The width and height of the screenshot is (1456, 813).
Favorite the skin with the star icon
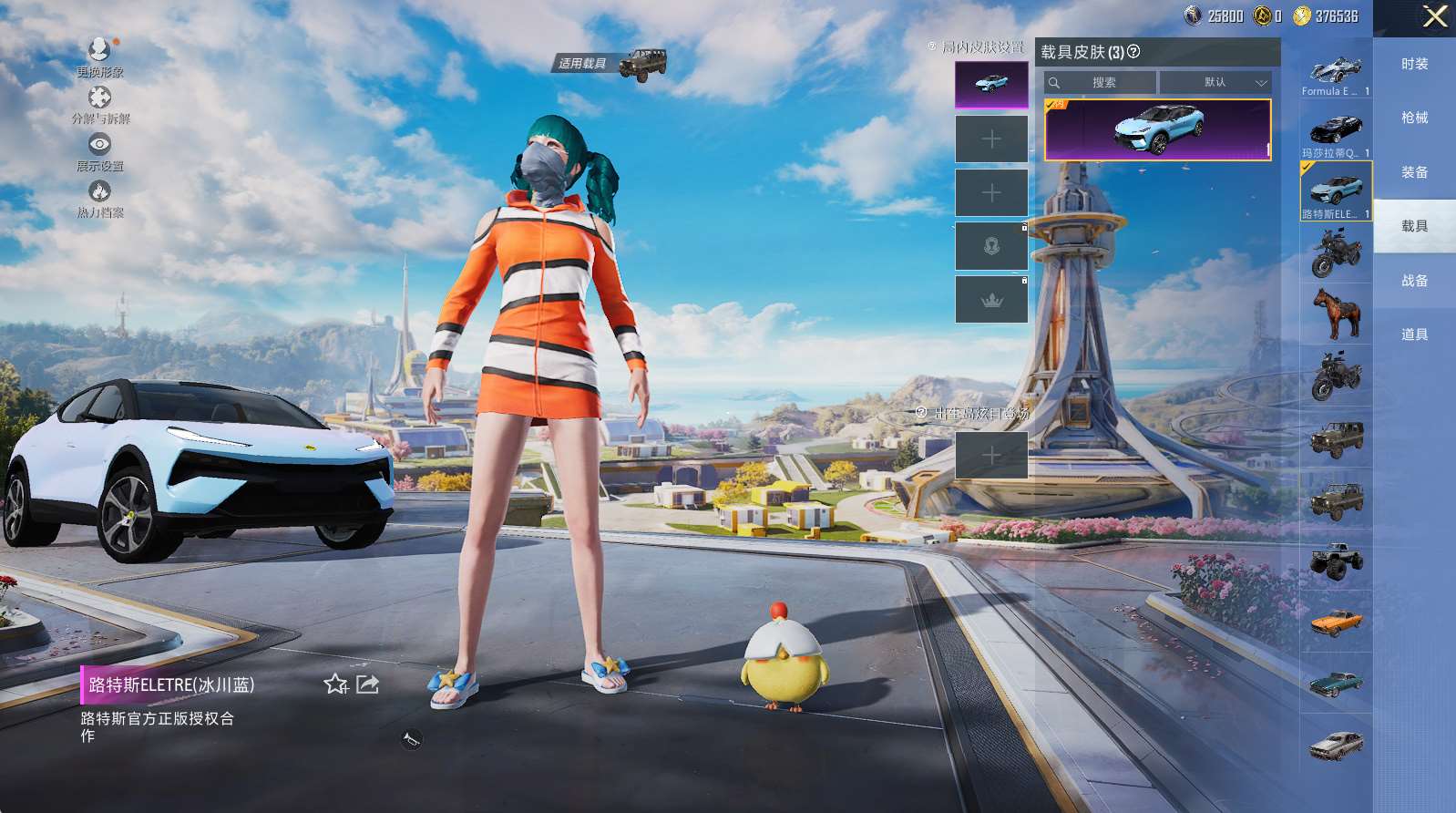coord(335,684)
